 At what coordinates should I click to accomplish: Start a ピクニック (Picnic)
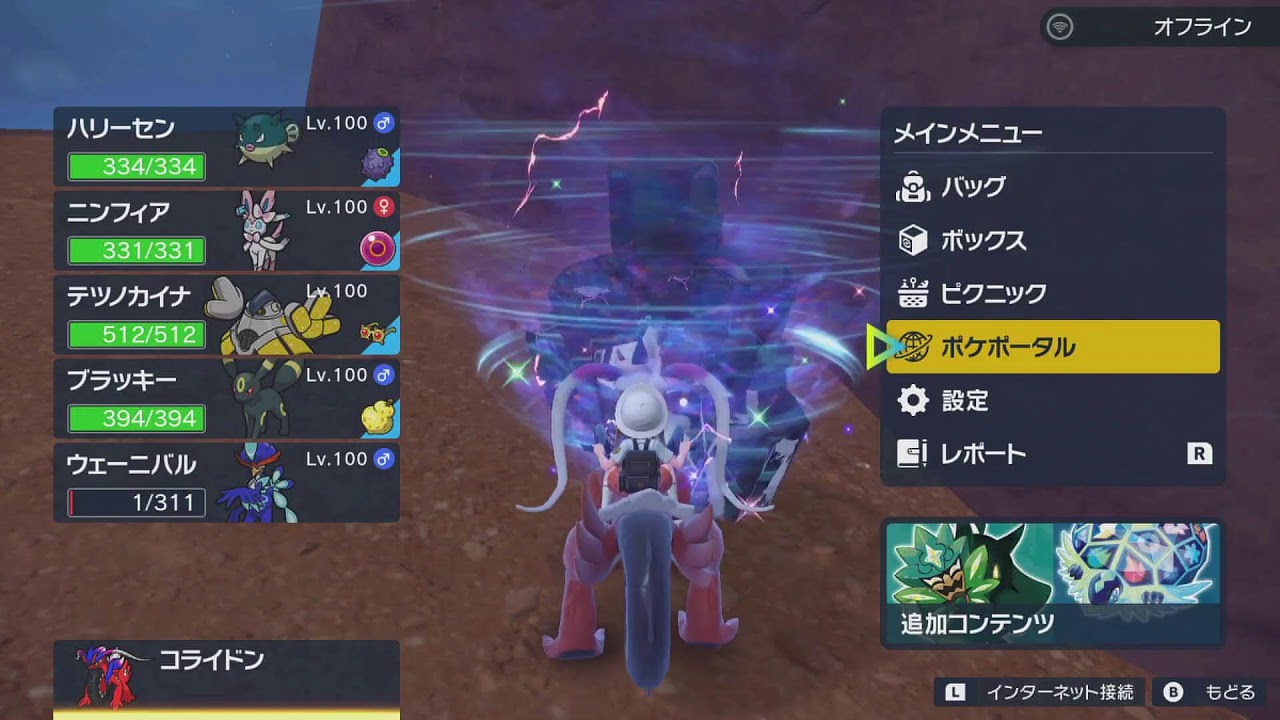point(1052,294)
